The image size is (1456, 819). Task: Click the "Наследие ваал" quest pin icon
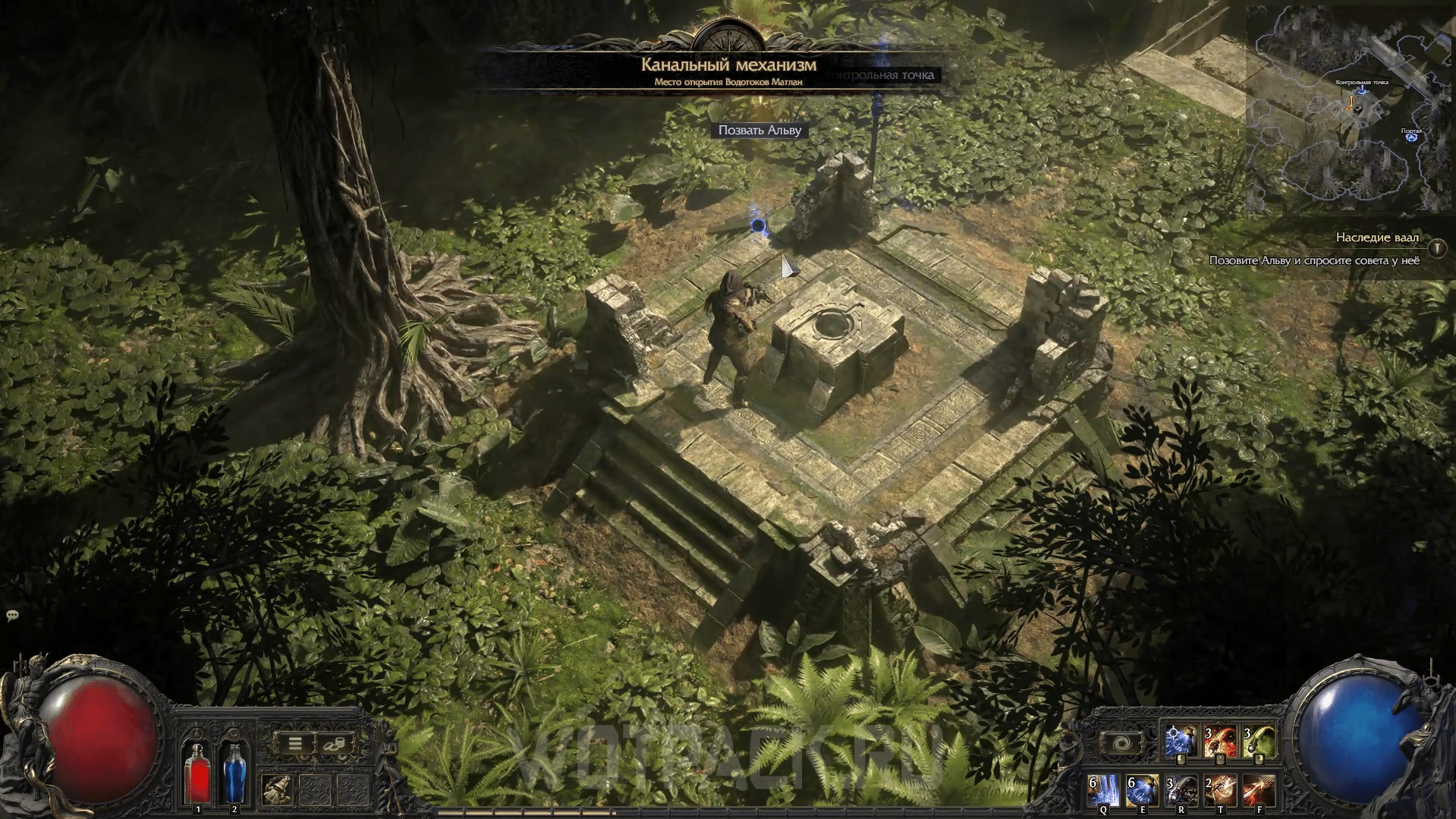click(x=1436, y=248)
